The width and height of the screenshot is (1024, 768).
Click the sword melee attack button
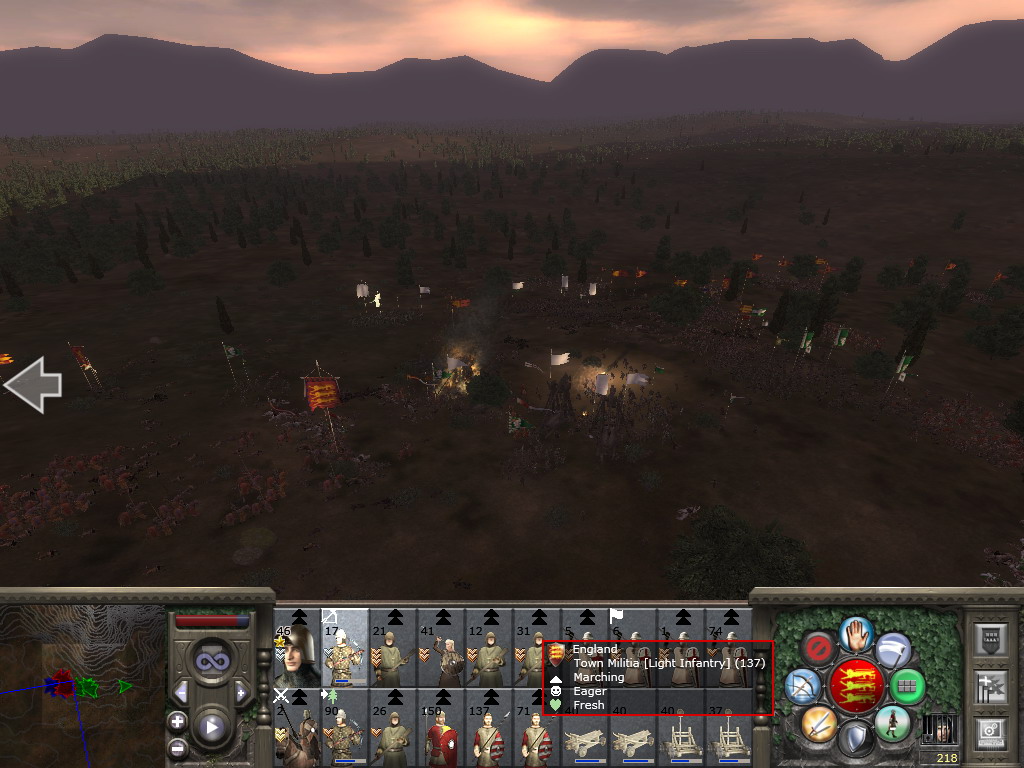819,722
